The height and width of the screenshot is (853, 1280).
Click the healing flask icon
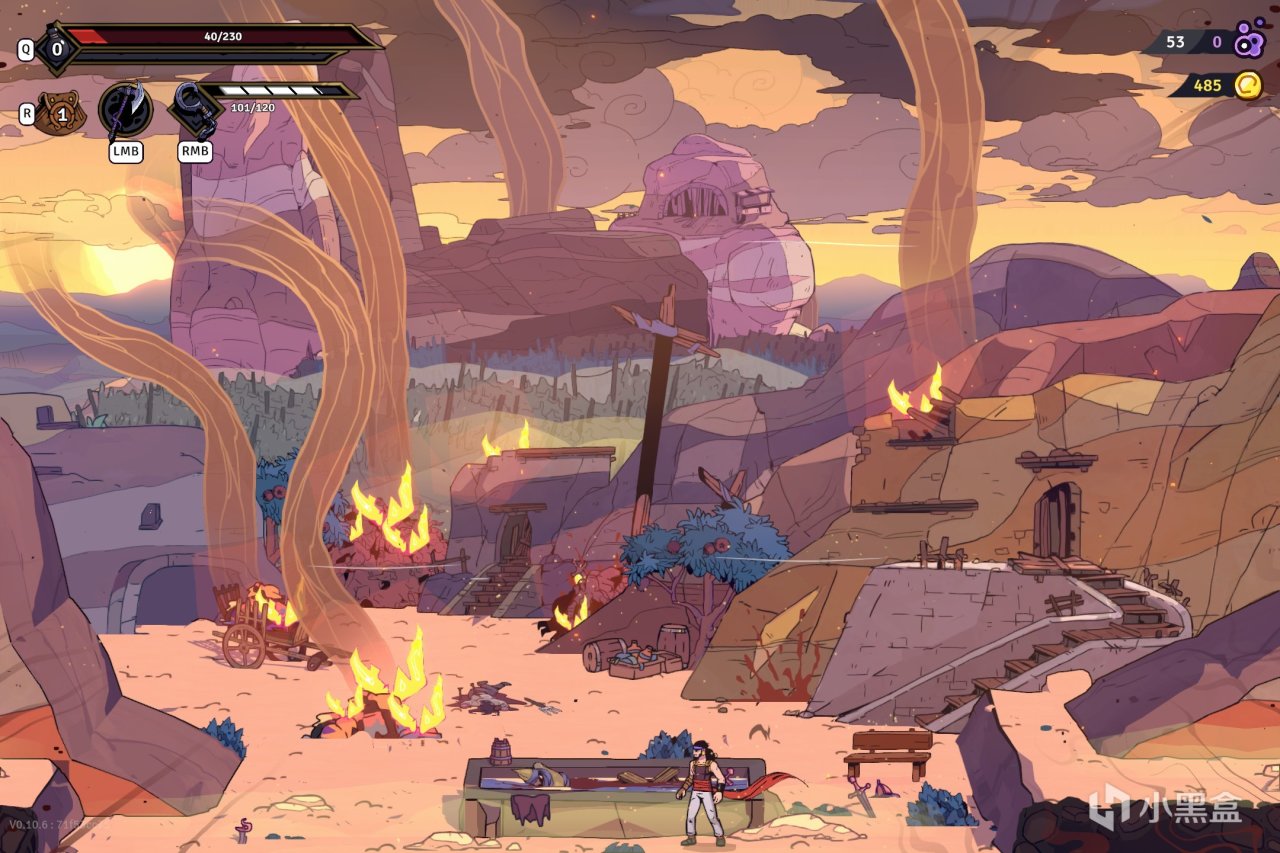pos(56,48)
